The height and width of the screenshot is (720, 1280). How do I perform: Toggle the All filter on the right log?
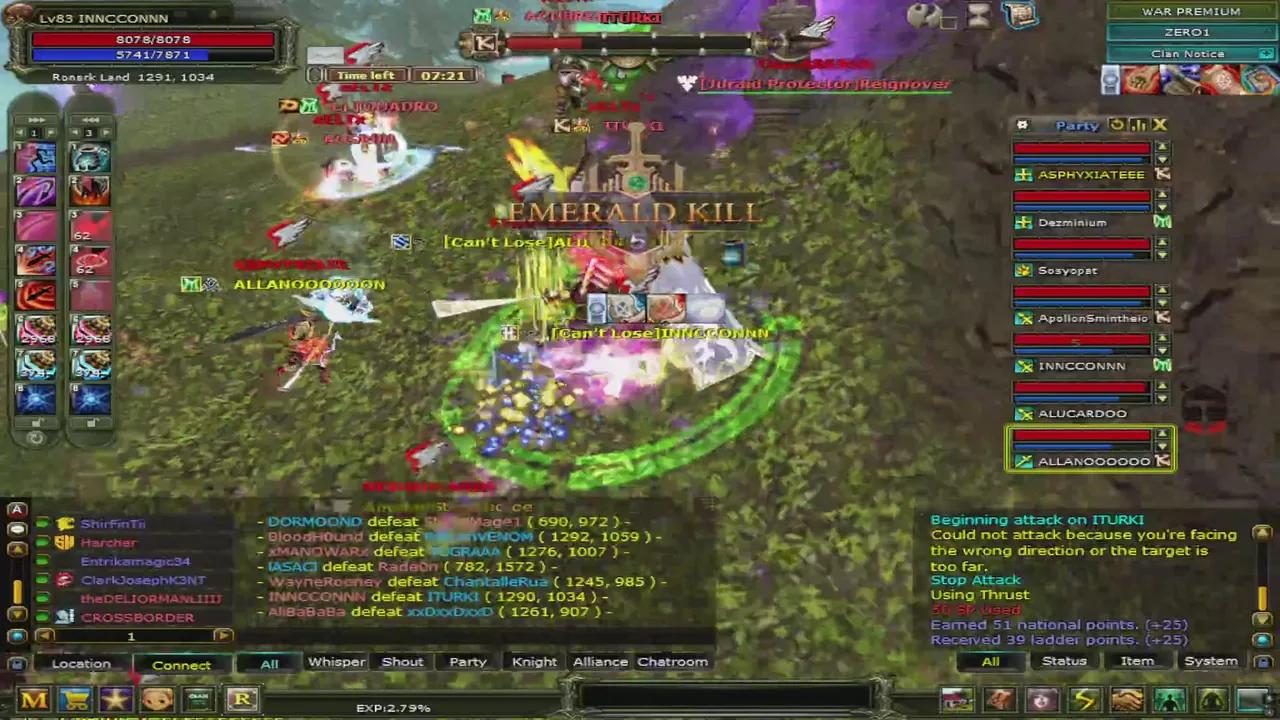coord(989,661)
